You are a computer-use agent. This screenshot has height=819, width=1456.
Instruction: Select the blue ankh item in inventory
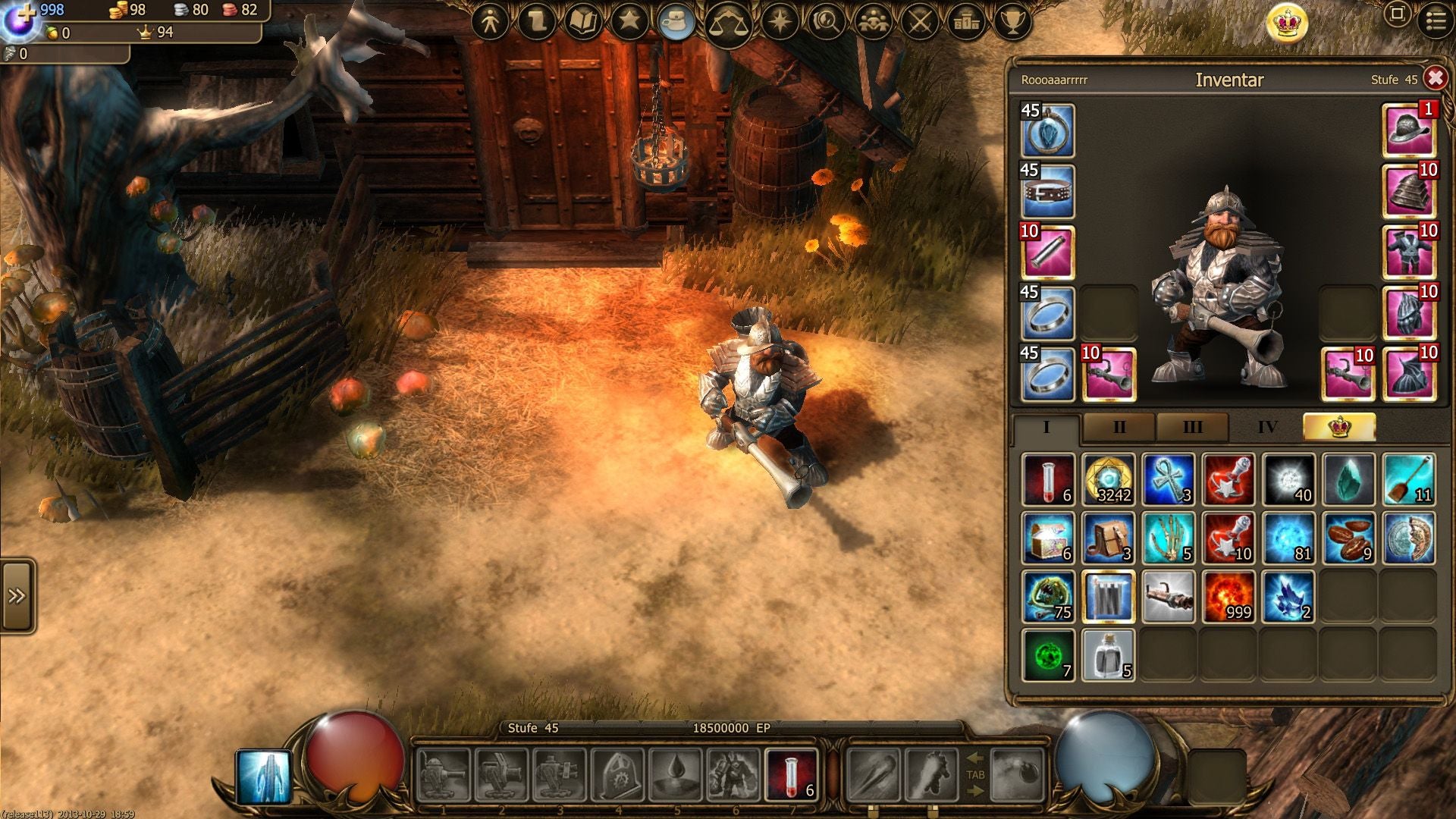tap(1169, 479)
